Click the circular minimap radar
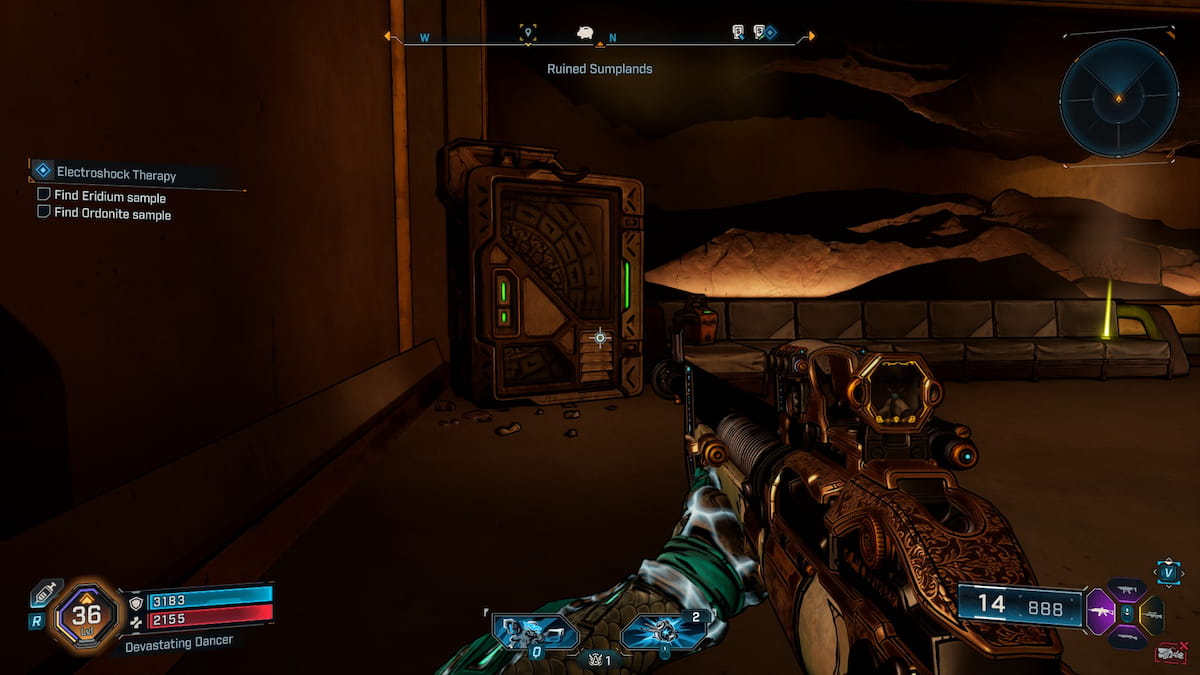 [x=1119, y=97]
